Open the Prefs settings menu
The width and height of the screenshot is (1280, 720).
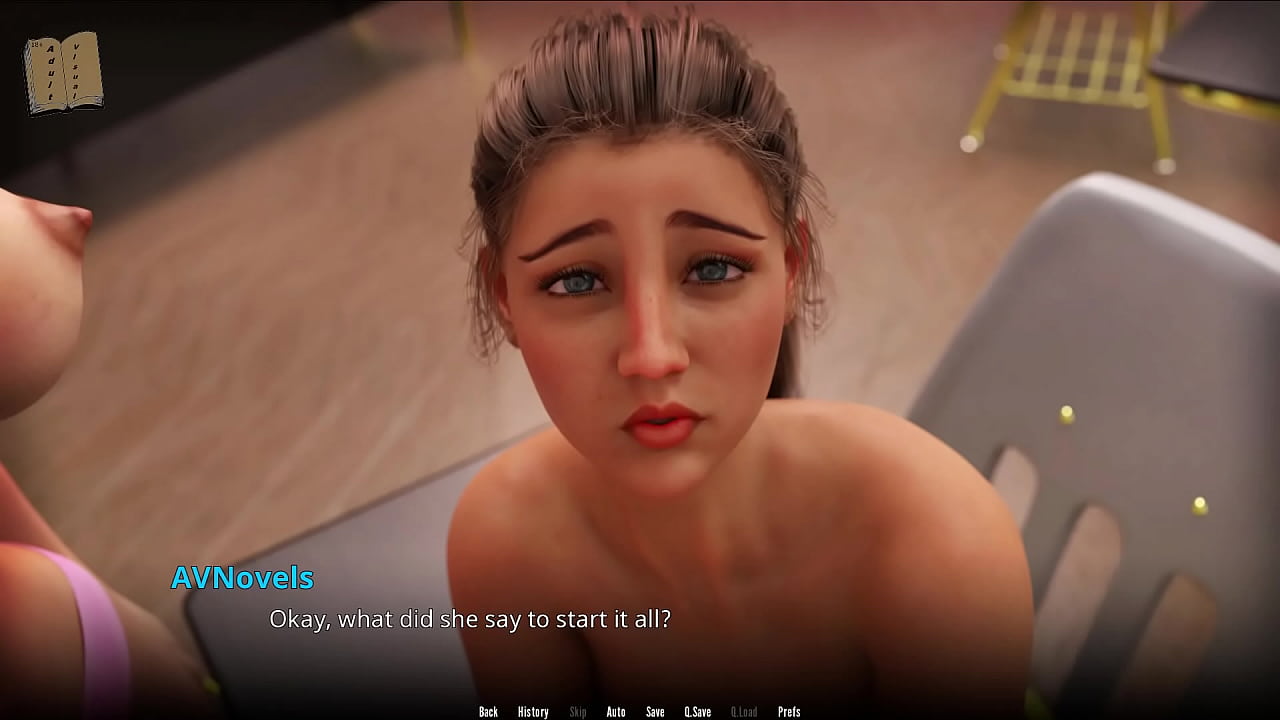point(789,712)
